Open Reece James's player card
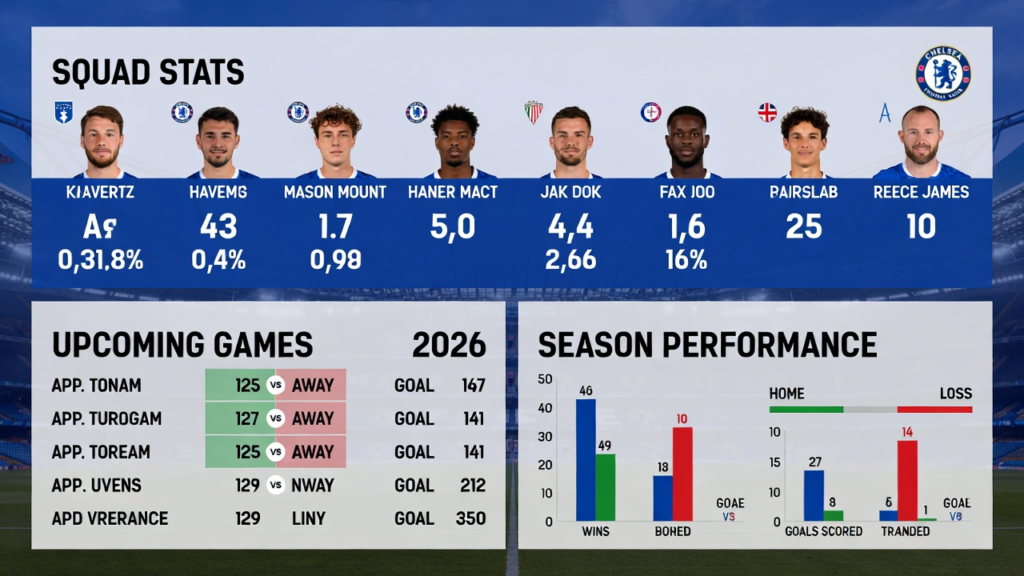Viewport: 1024px width, 576px height. tap(920, 190)
